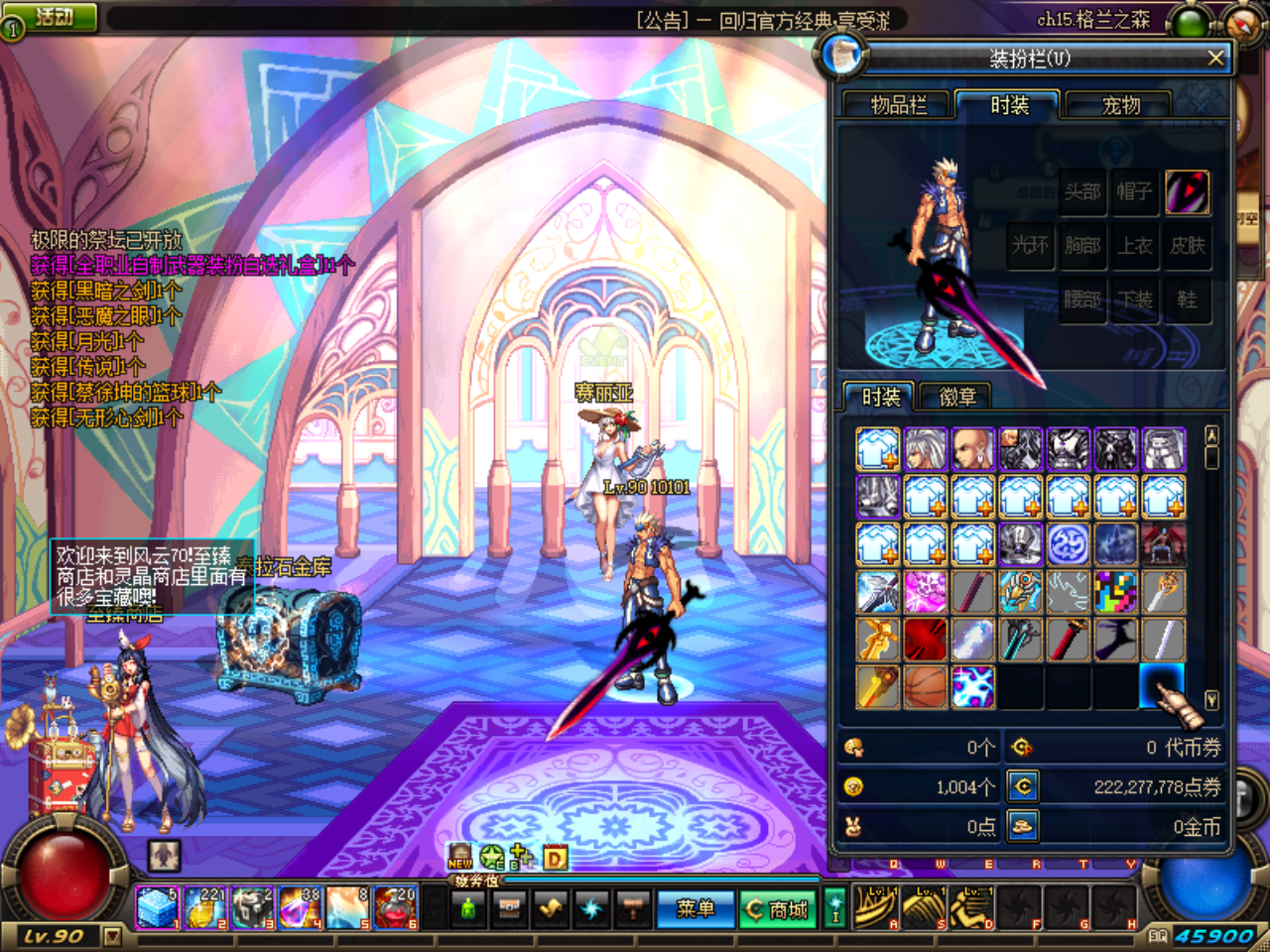The width and height of the screenshot is (1270, 952).
Task: Switch to the 徽章 badge tab
Action: (959, 397)
